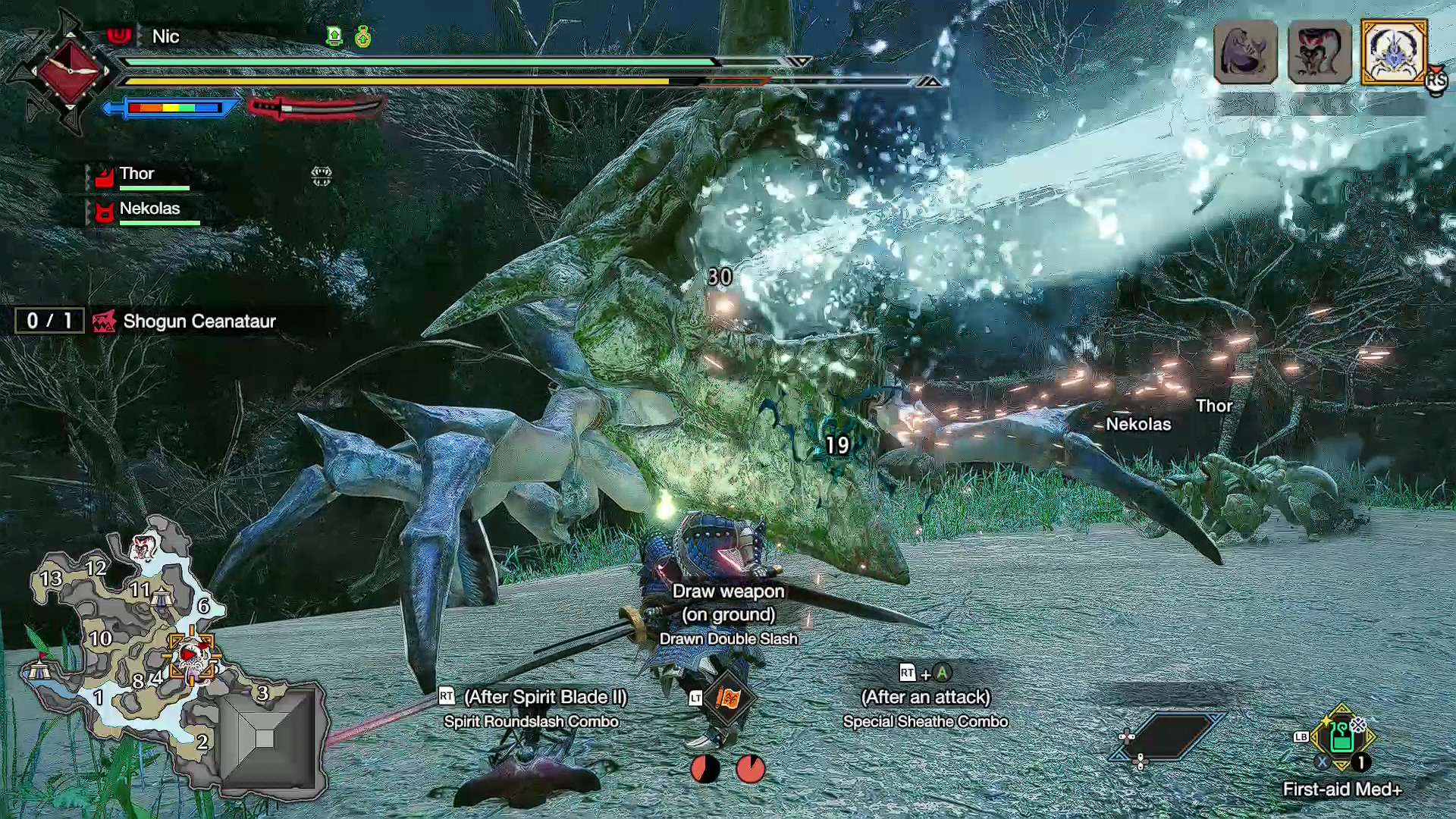Click the rainbow Spirit Gauge bar
The image size is (1456, 819).
[174, 108]
